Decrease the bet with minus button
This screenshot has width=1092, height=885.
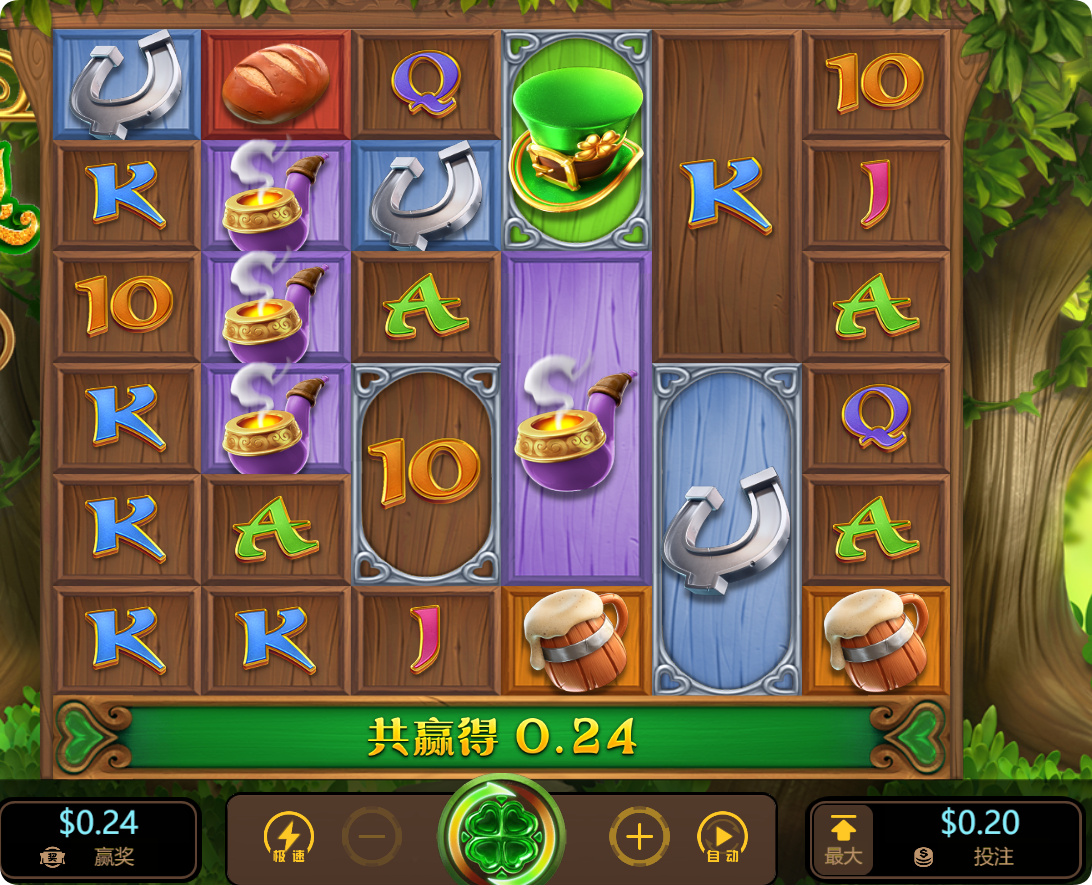(x=372, y=837)
